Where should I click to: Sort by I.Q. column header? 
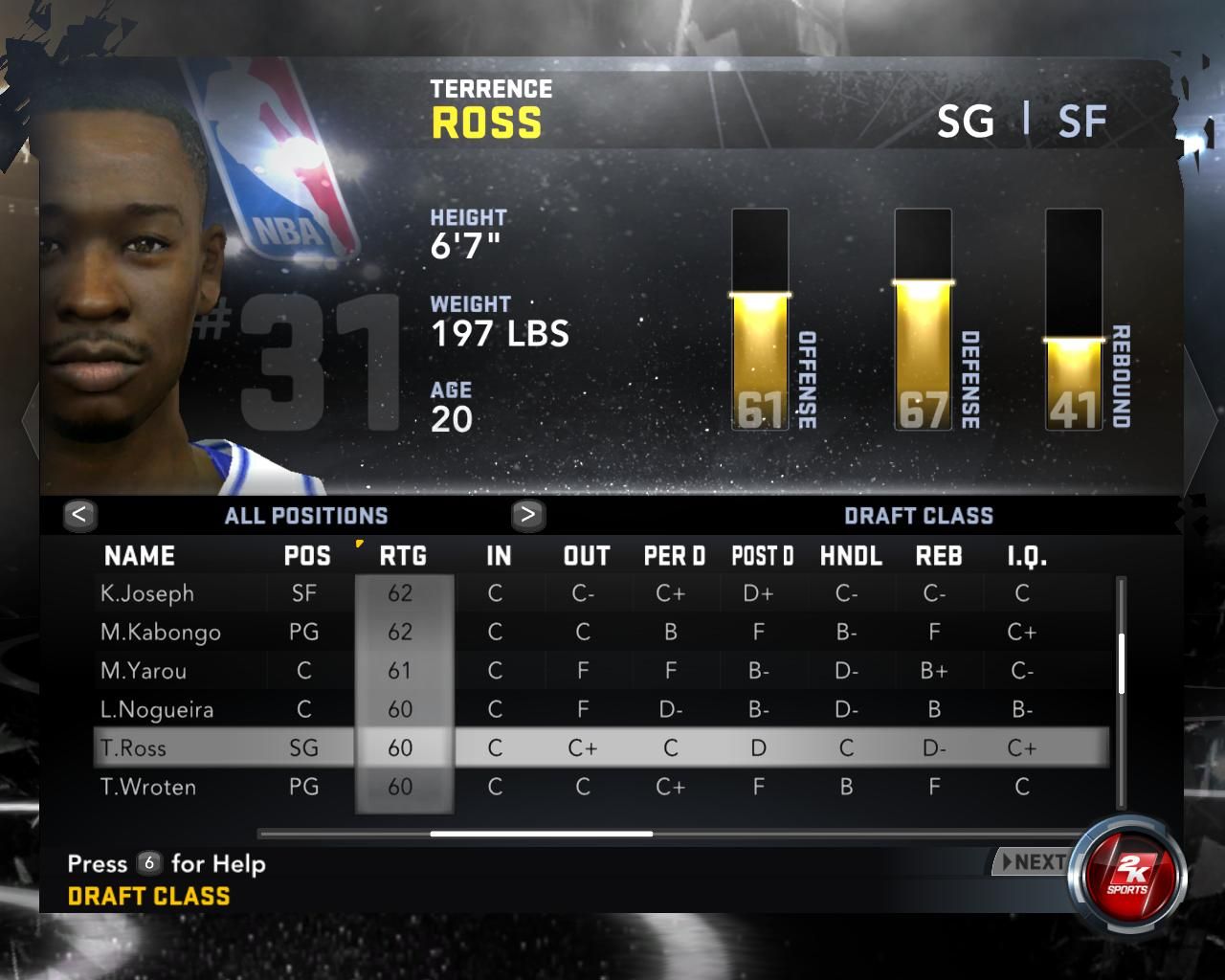tap(1027, 556)
